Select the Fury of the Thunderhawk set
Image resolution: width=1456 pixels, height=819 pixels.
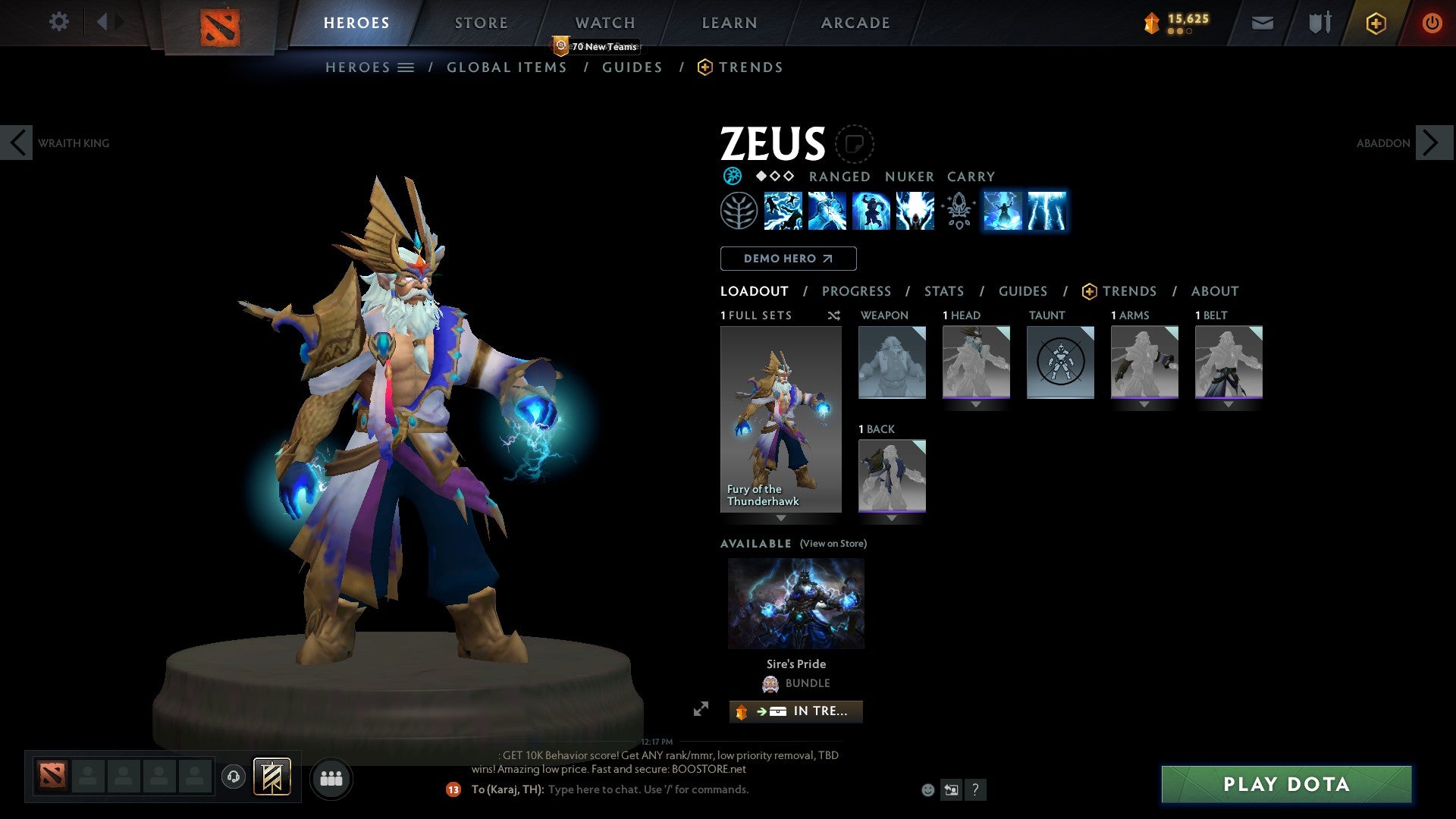pyautogui.click(x=780, y=419)
